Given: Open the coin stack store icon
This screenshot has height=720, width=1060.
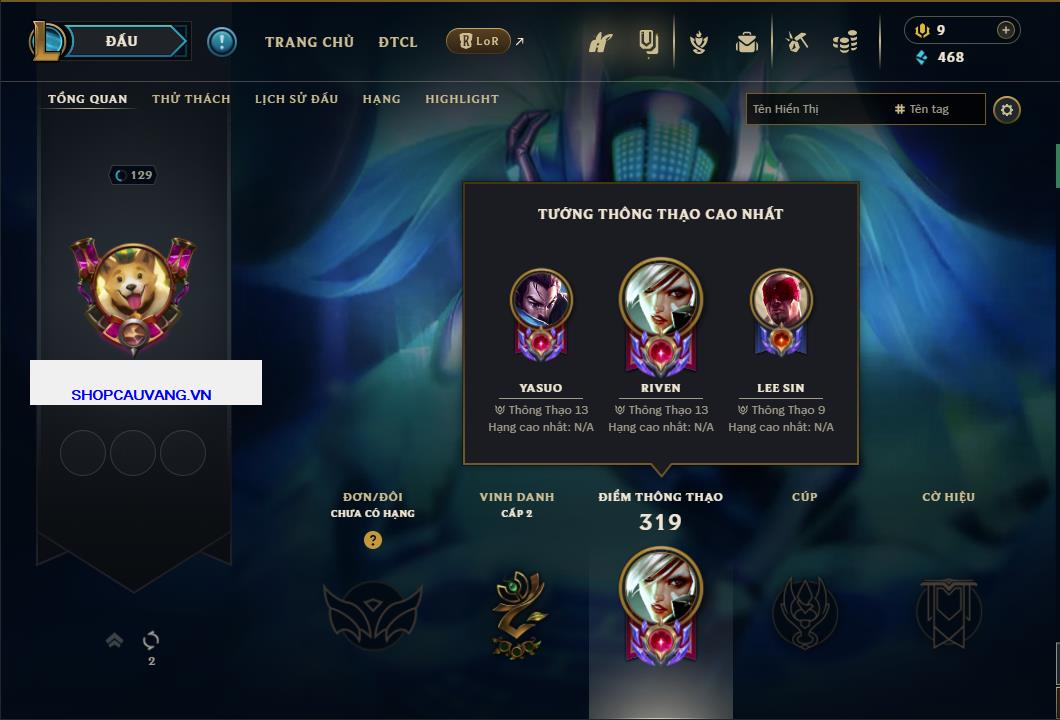Looking at the screenshot, I should pyautogui.click(x=845, y=42).
